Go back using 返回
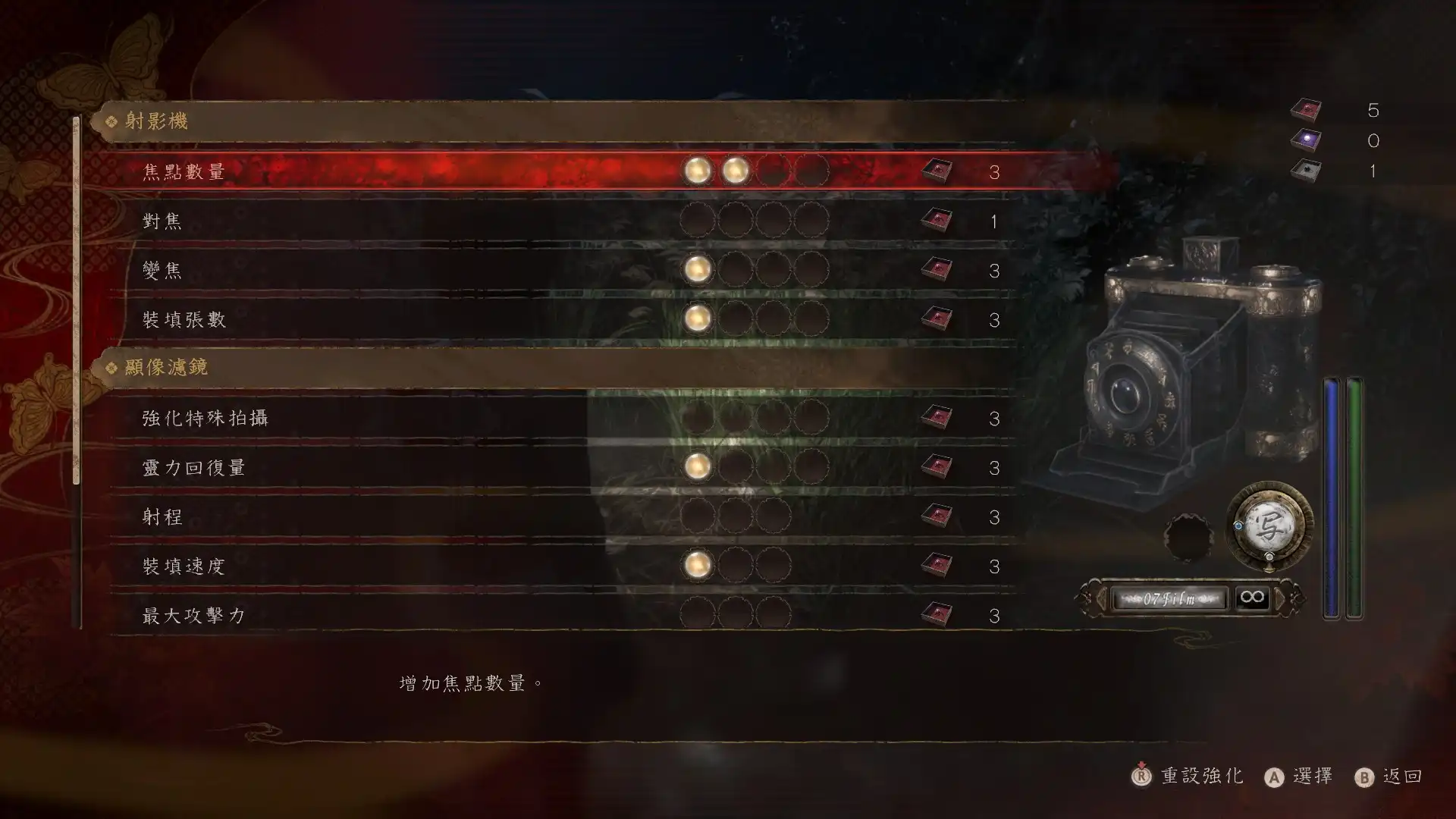Screen dimensions: 1456x819 [1389, 777]
